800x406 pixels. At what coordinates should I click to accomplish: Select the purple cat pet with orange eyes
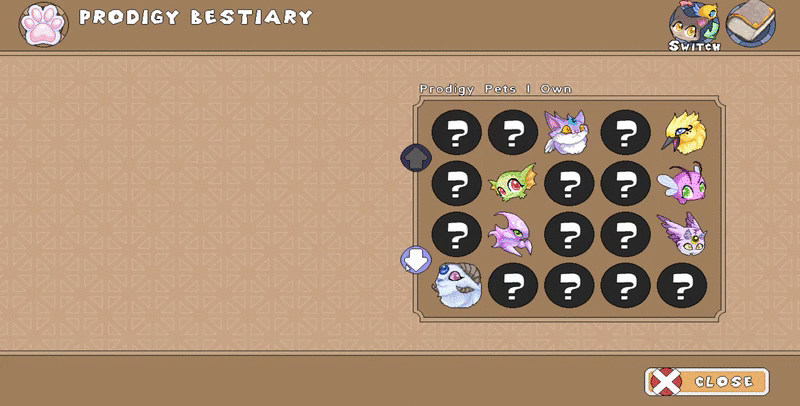pyautogui.click(x=568, y=132)
